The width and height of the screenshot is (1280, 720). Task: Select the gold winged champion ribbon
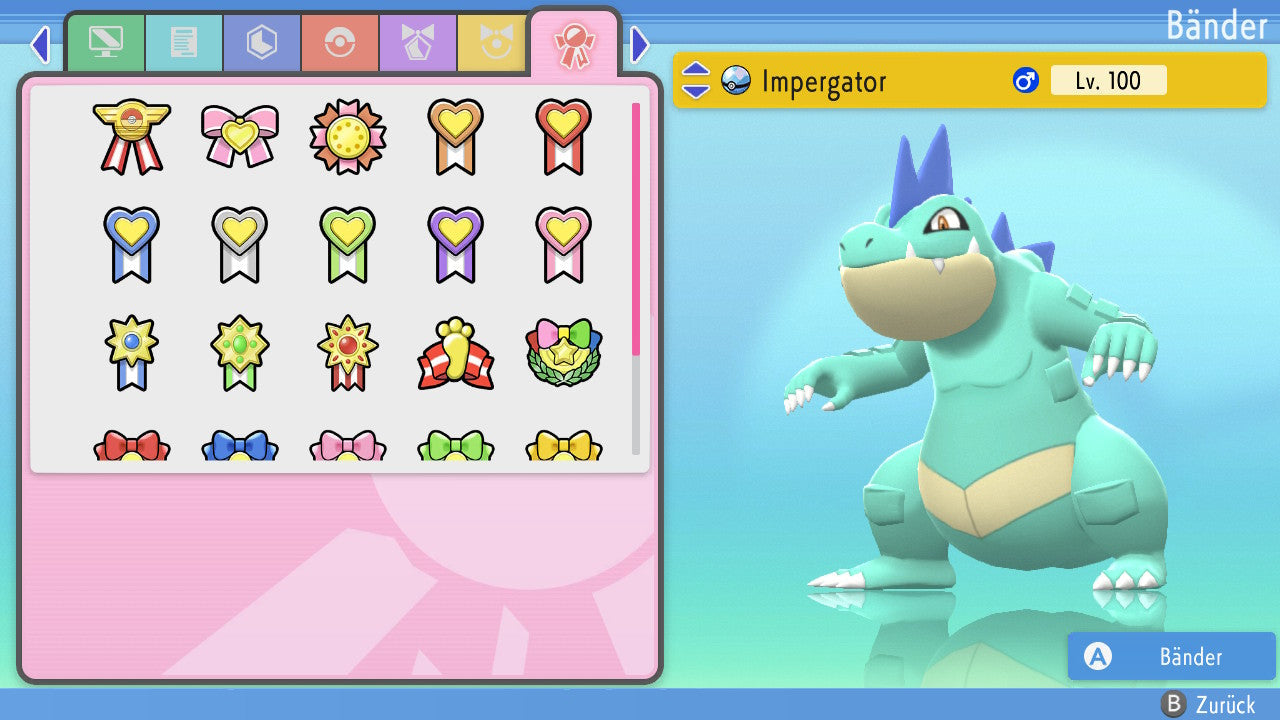pos(132,136)
